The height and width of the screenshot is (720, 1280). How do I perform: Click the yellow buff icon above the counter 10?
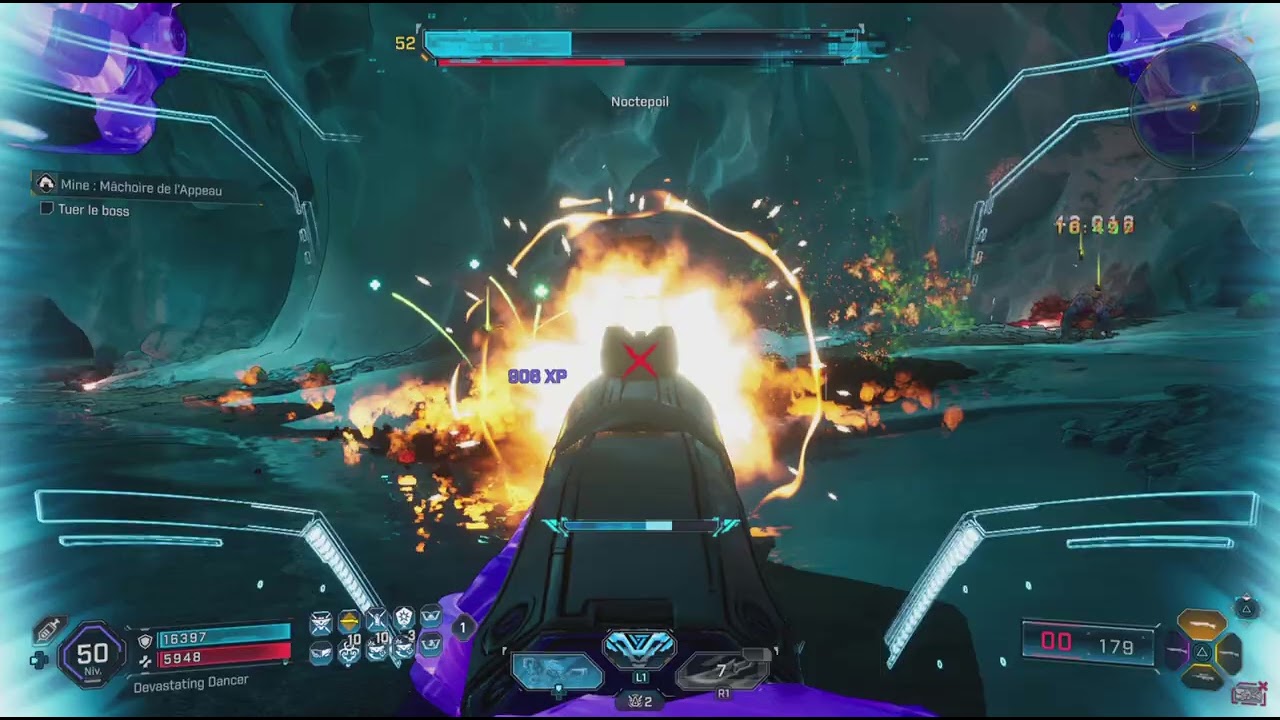[x=347, y=622]
